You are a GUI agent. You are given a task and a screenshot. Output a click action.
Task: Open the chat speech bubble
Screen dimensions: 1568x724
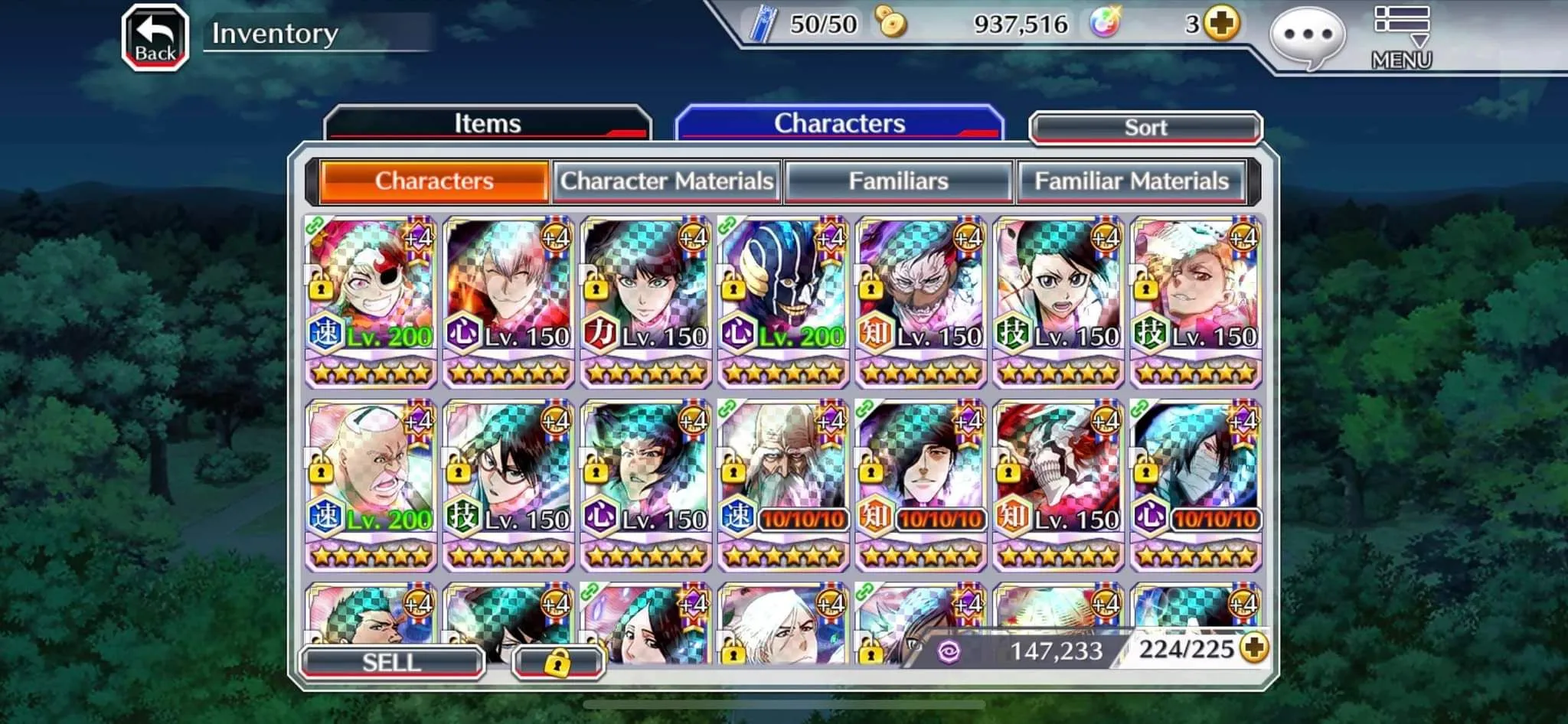[1307, 37]
